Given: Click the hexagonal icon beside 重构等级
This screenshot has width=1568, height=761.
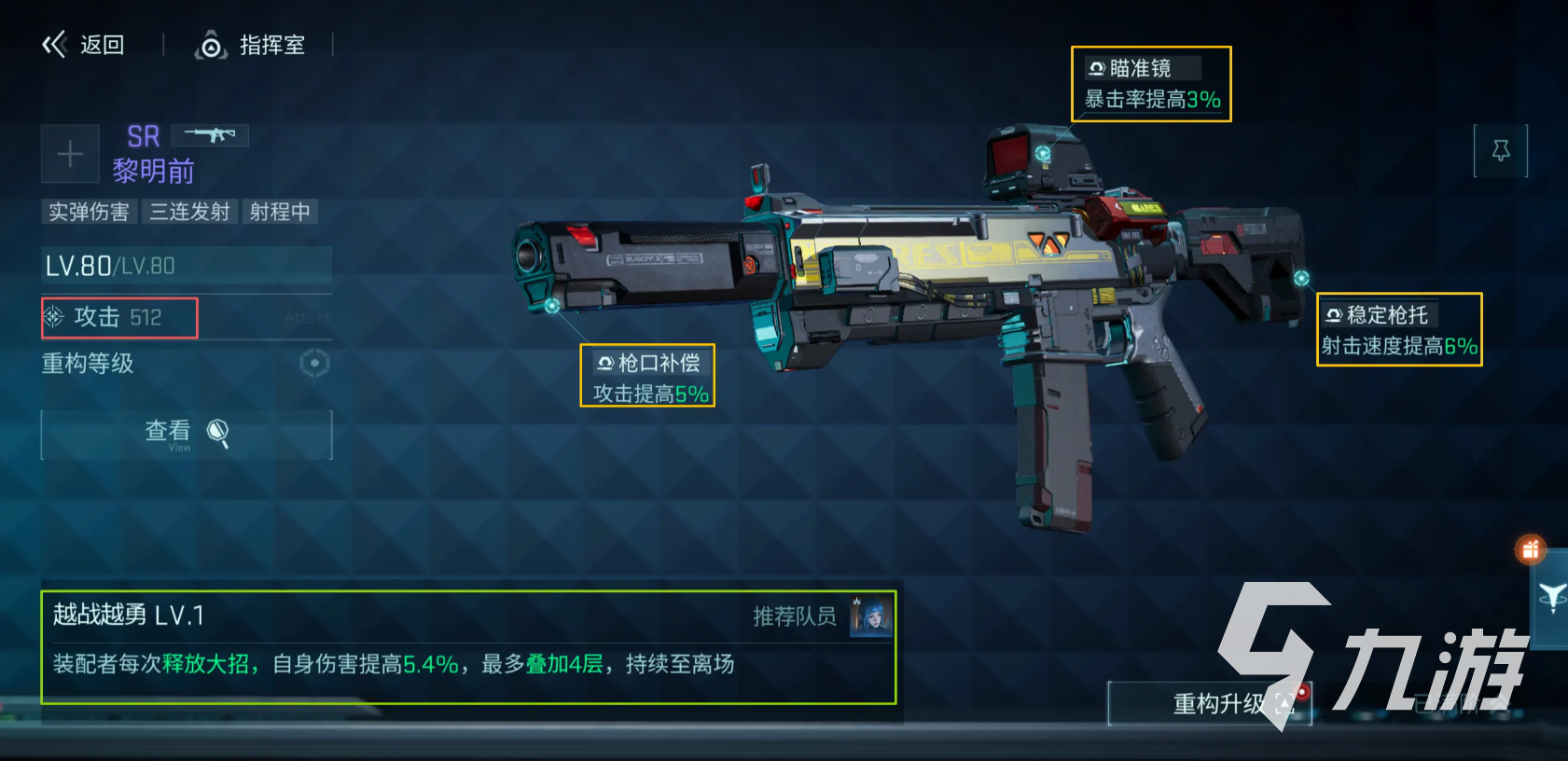Looking at the screenshot, I should coord(314,364).
